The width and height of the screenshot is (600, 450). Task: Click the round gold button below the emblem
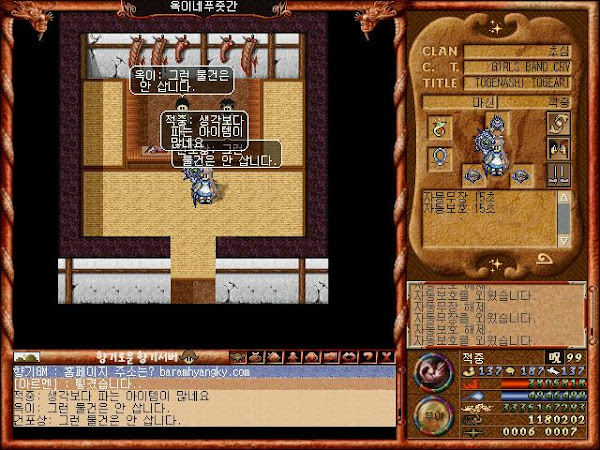[433, 411]
